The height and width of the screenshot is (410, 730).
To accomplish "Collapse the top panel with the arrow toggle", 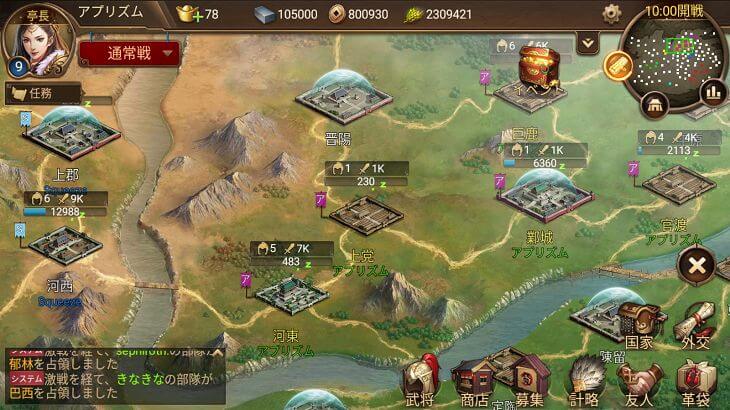I will [588, 42].
